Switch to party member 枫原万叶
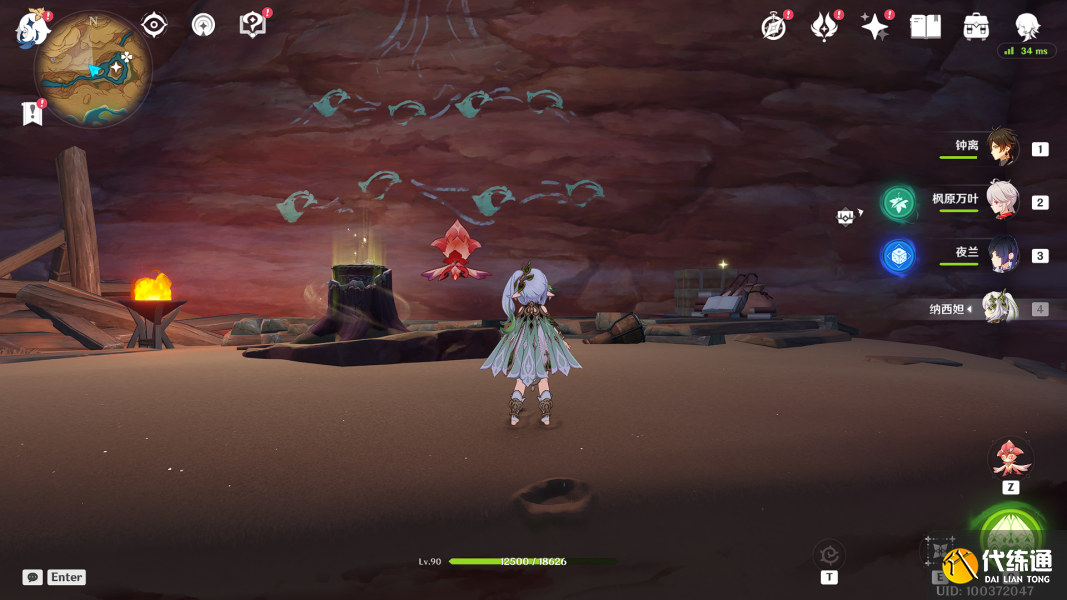 1003,201
